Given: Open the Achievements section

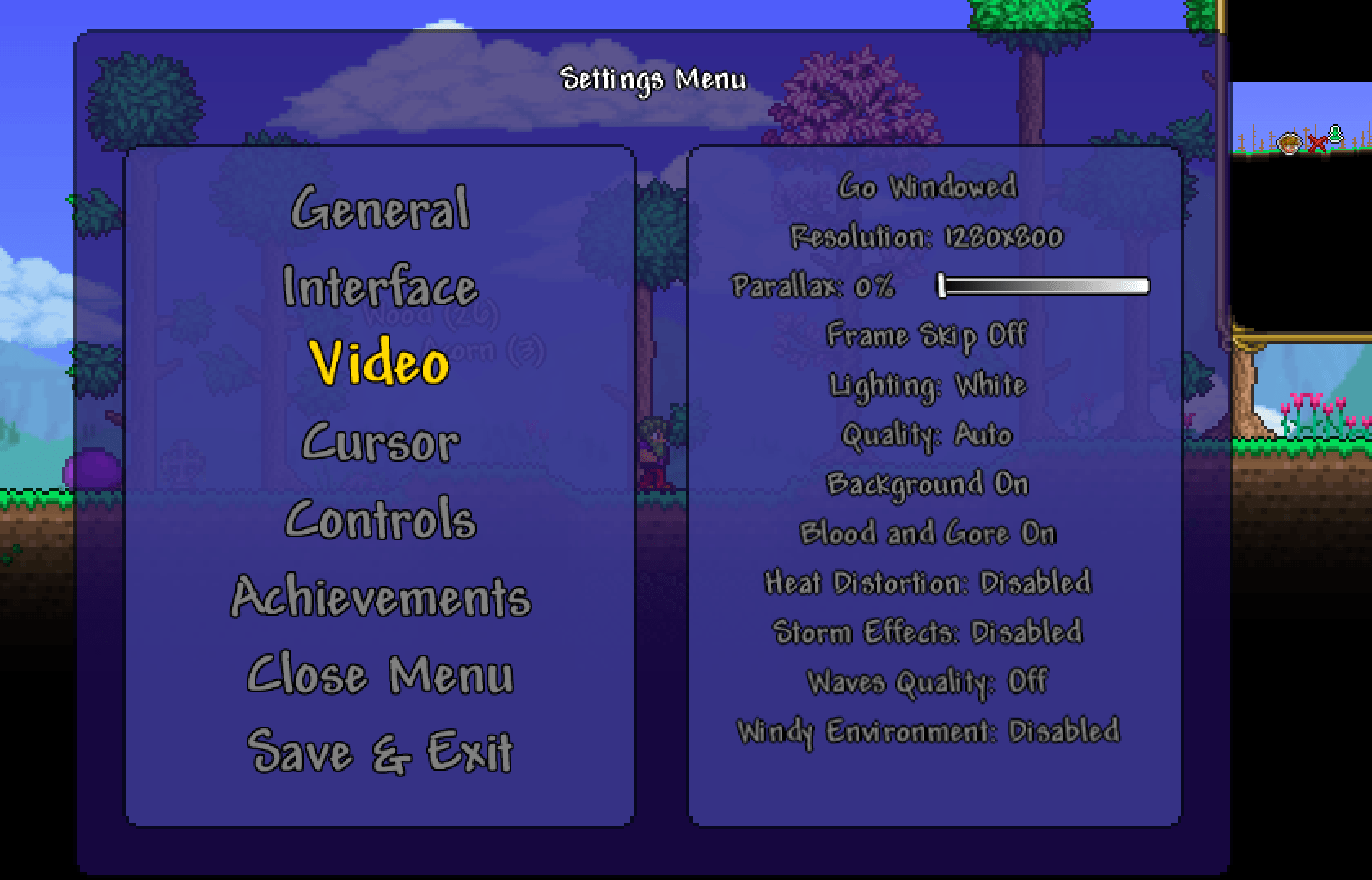Looking at the screenshot, I should tap(381, 597).
